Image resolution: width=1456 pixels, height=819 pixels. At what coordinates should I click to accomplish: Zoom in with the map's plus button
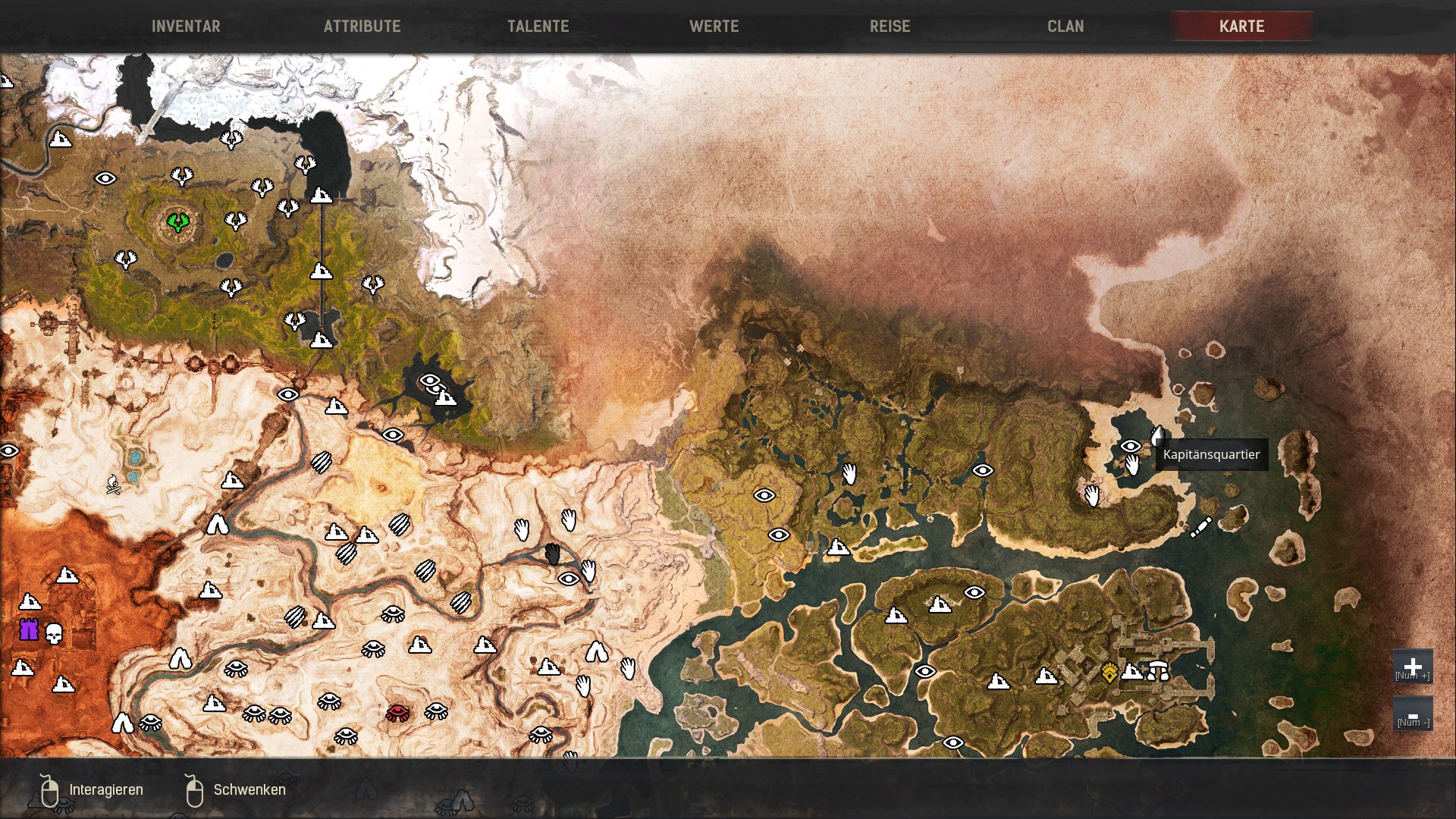[1412, 667]
